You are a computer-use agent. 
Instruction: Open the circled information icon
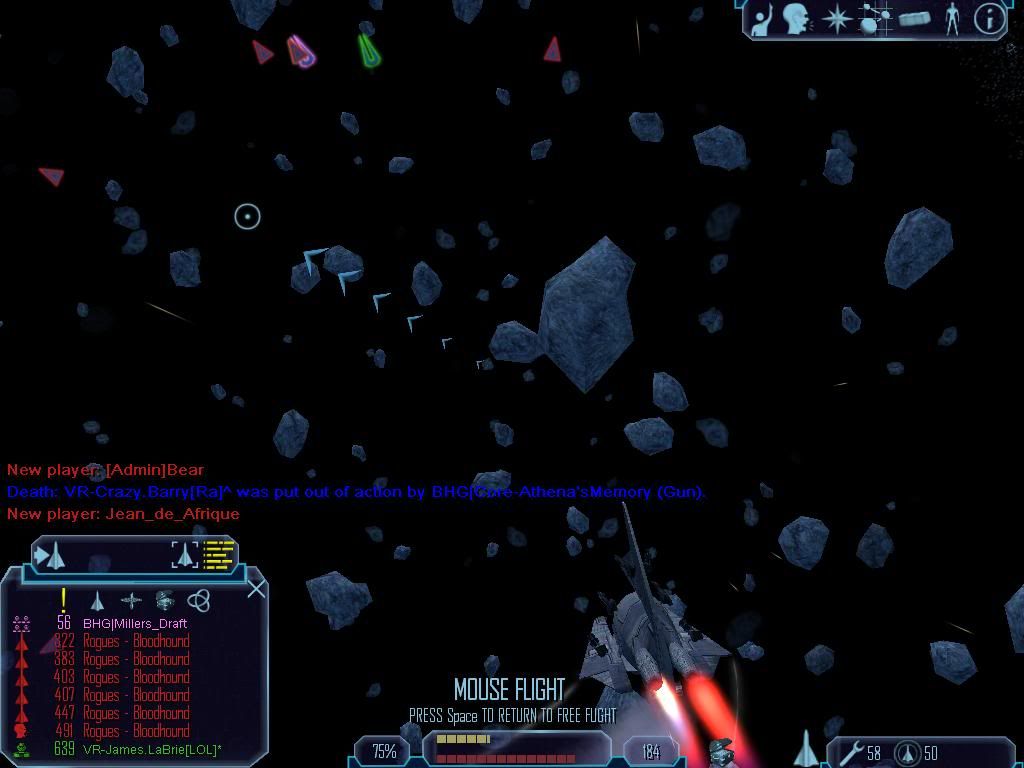(989, 19)
